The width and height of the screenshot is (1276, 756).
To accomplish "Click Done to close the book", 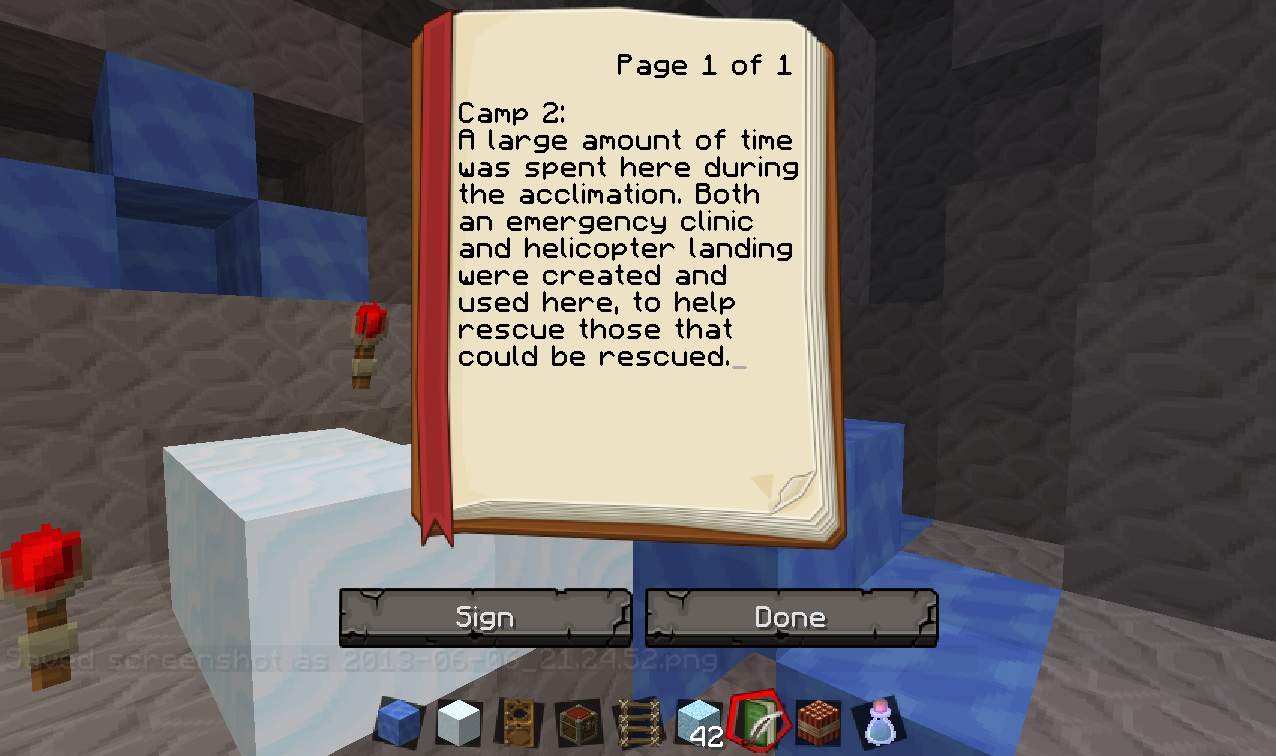I will click(x=791, y=617).
